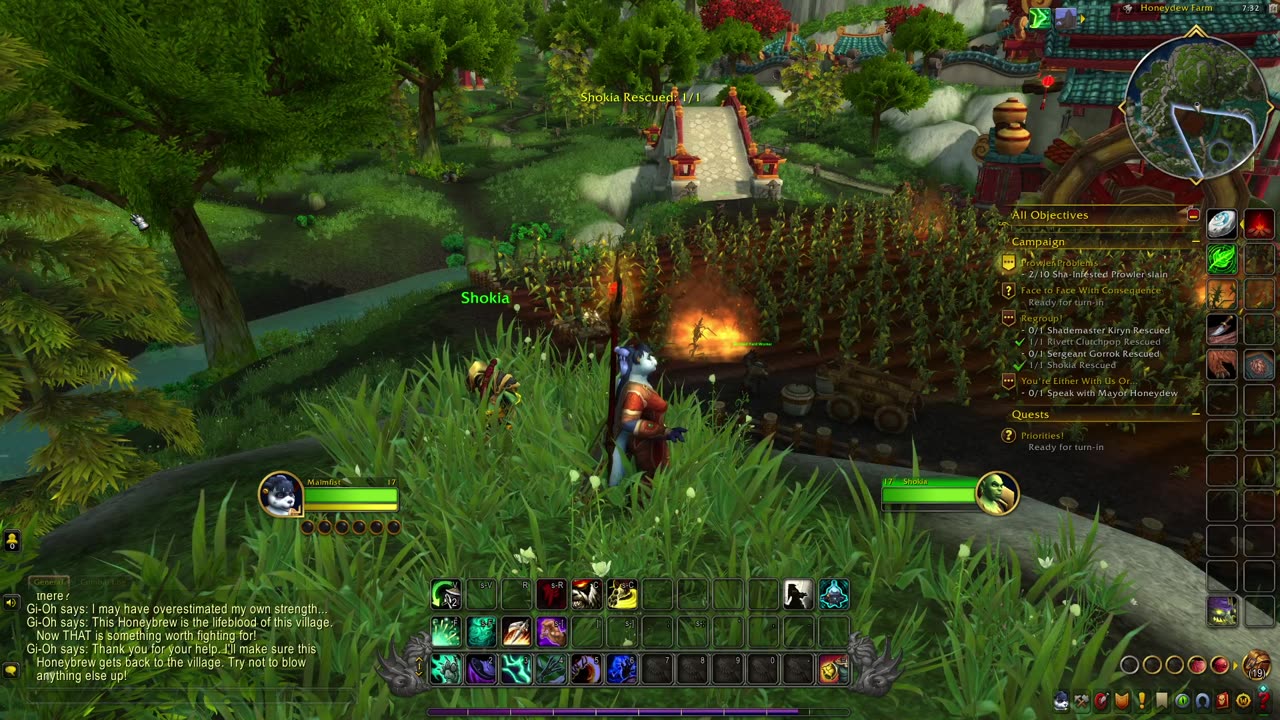Click the Maimfist player portrait
The image size is (1280, 720).
281,495
